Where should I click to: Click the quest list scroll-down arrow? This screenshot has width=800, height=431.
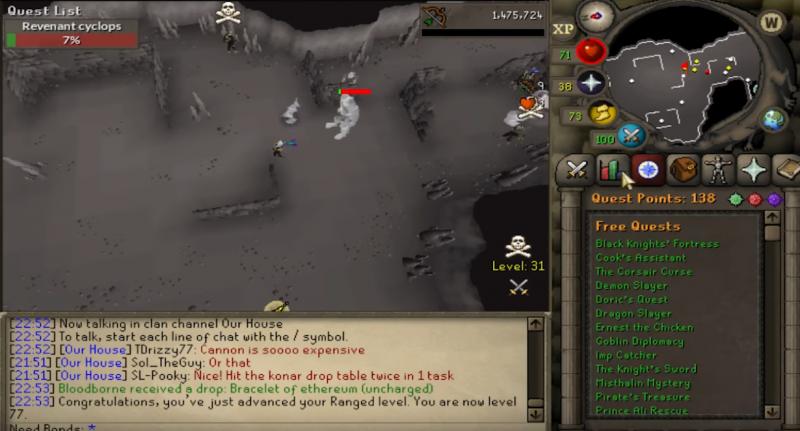pyautogui.click(x=771, y=410)
